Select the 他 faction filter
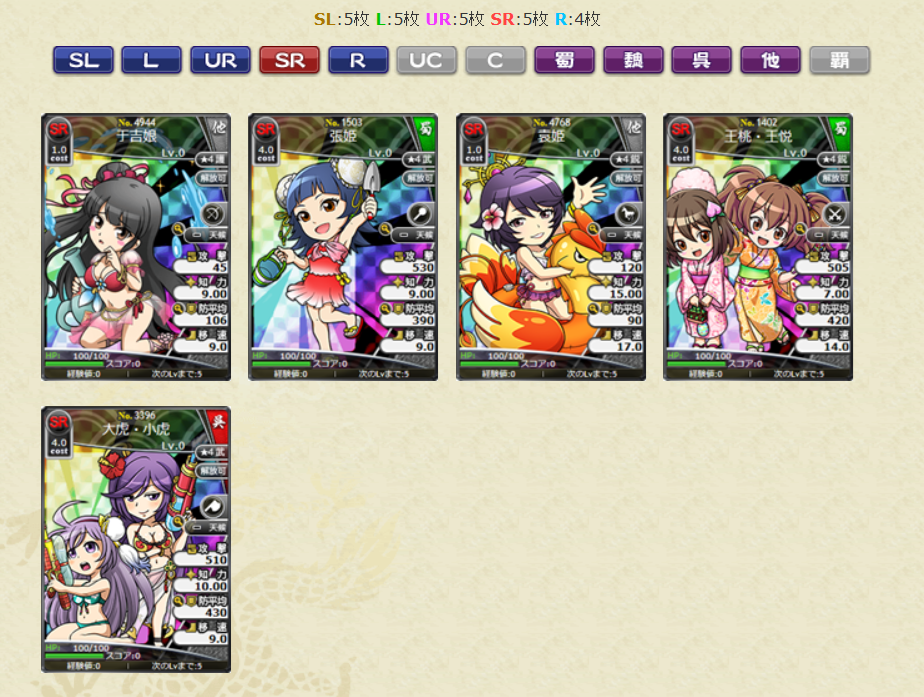The height and width of the screenshot is (697, 924). click(x=770, y=60)
